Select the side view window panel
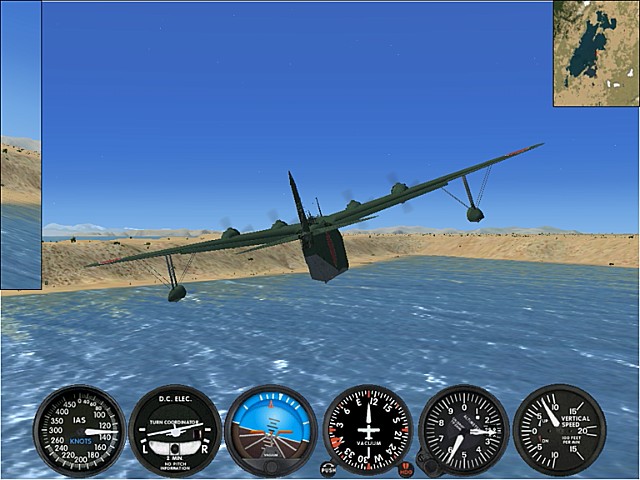640x480 pixels. [x=20, y=146]
